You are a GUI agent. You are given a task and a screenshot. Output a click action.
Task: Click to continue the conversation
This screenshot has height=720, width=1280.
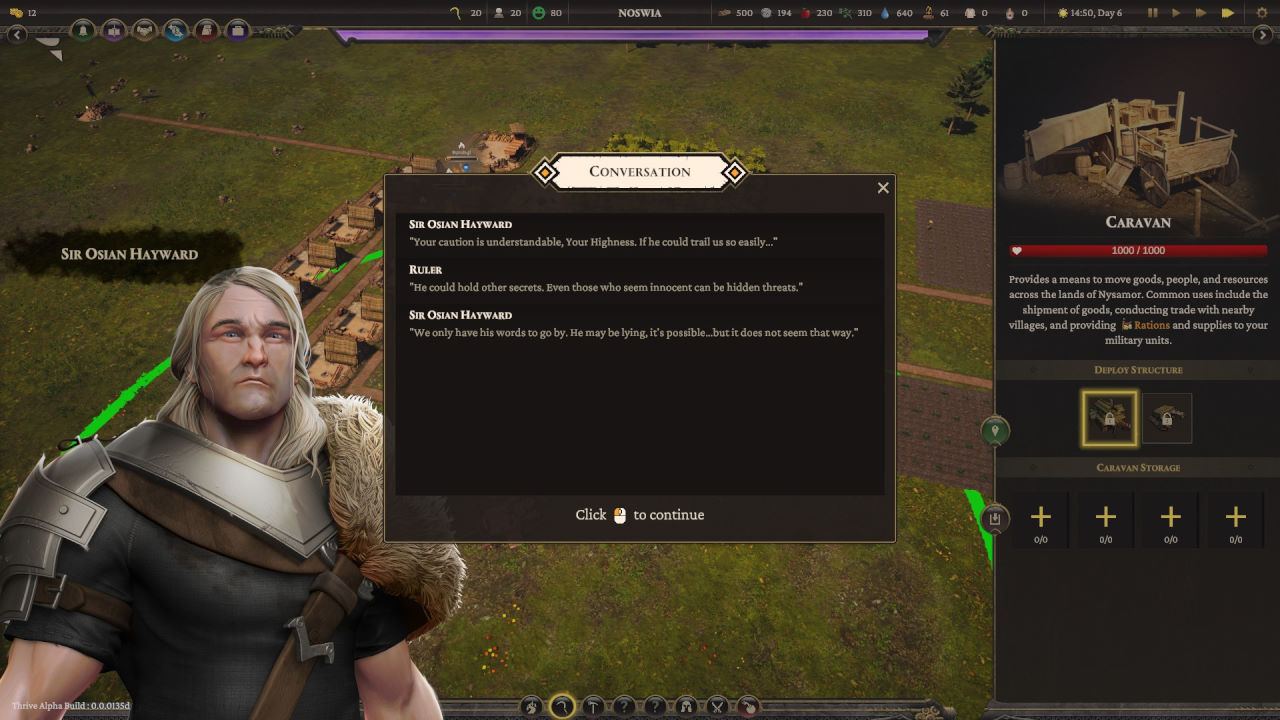point(640,515)
